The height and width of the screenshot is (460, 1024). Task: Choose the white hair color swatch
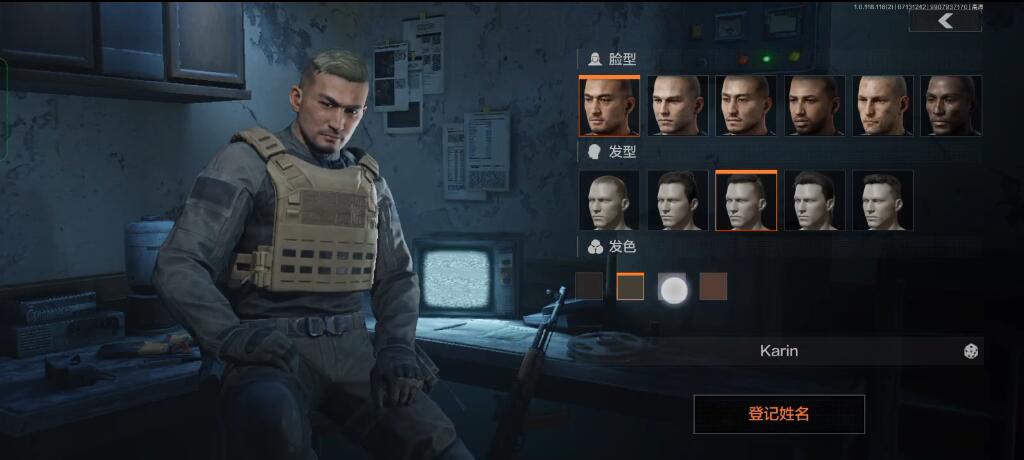(672, 289)
